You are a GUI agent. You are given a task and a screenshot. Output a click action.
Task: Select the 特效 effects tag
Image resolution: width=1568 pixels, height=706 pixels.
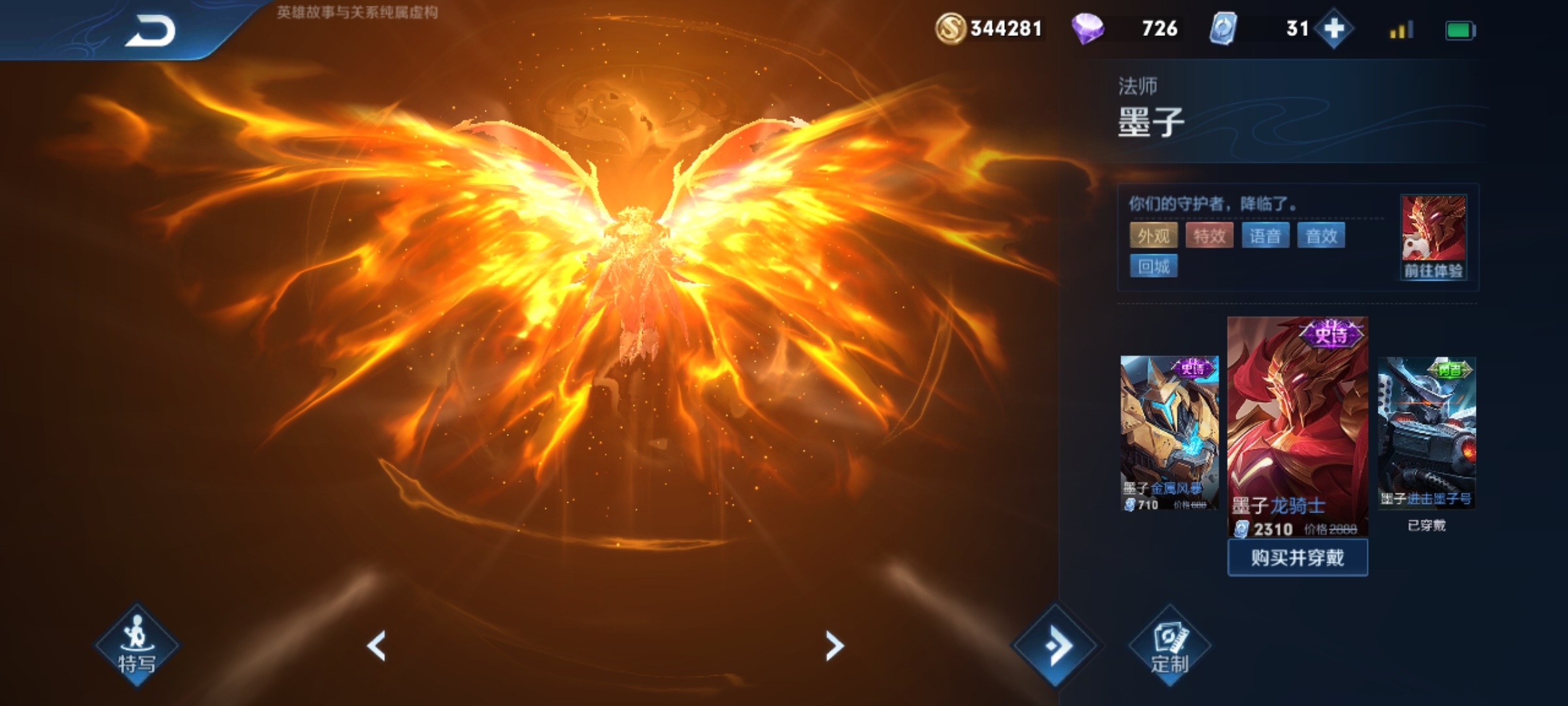[1209, 235]
